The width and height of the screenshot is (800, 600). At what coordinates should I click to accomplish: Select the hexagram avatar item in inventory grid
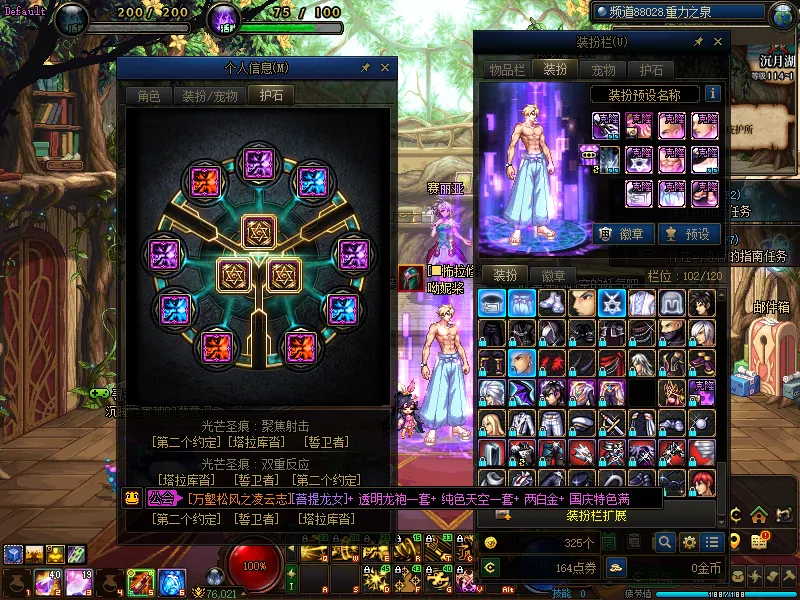[x=612, y=303]
